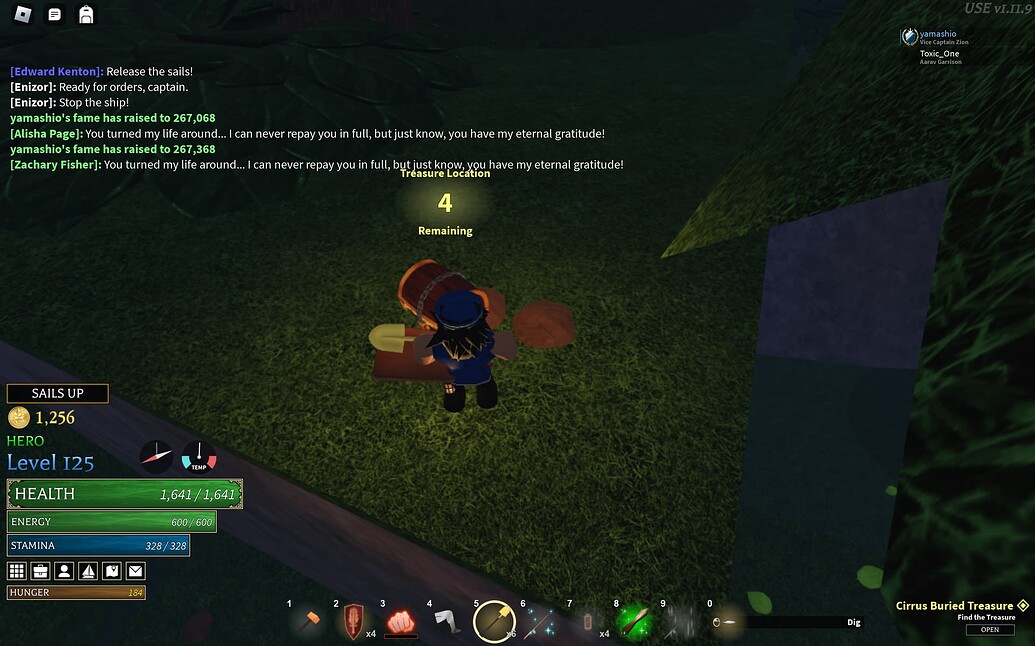1035x646 pixels.
Task: Open the grid menu icon
Action: (x=17, y=571)
